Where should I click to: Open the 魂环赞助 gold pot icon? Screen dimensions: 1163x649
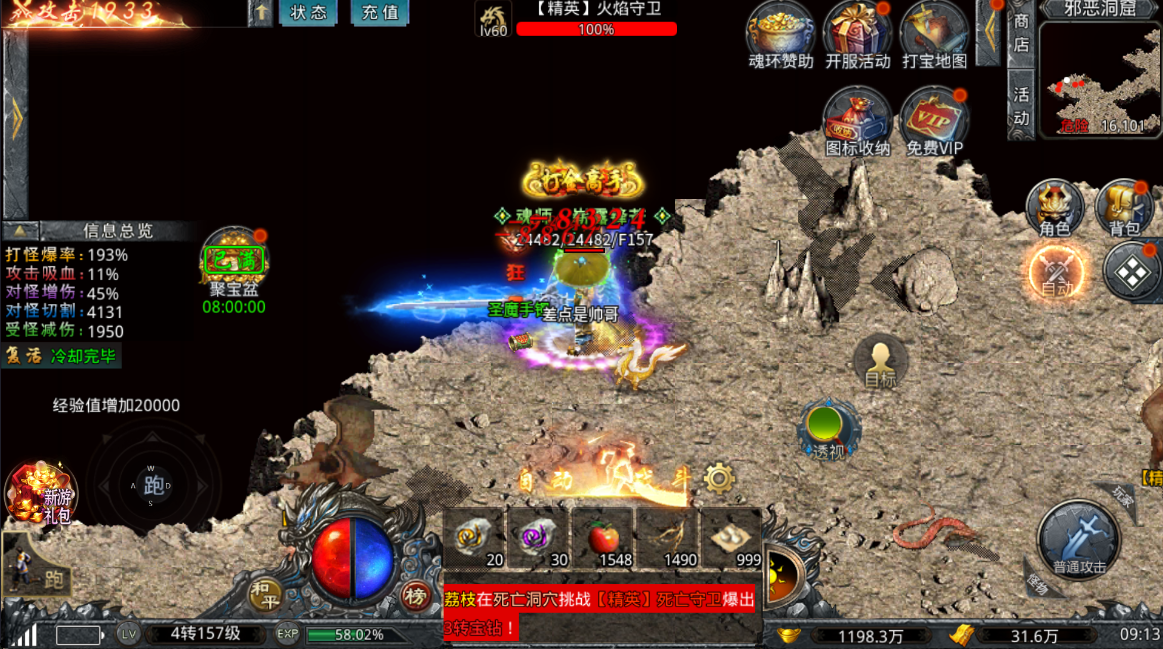(781, 33)
